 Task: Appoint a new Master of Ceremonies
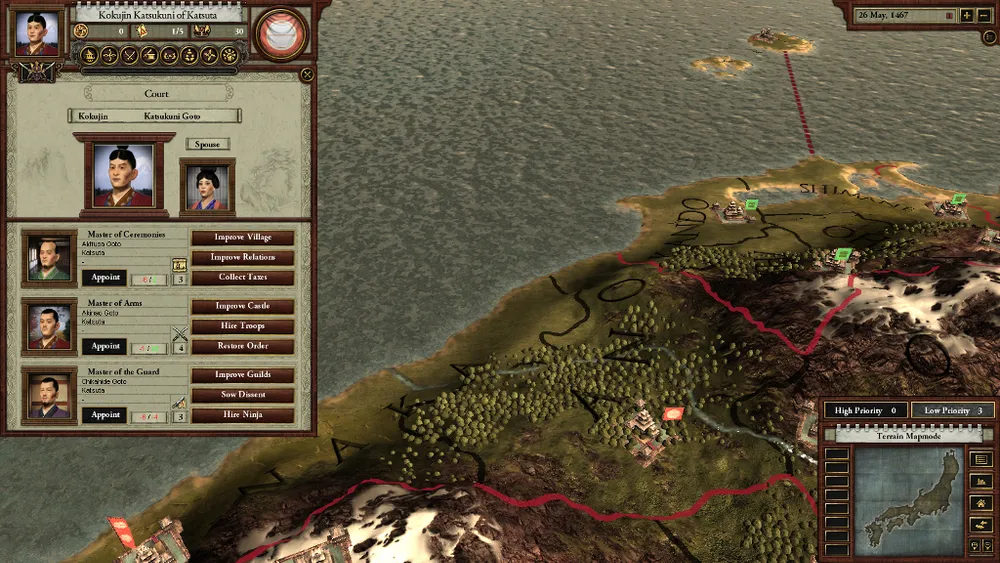(x=105, y=277)
